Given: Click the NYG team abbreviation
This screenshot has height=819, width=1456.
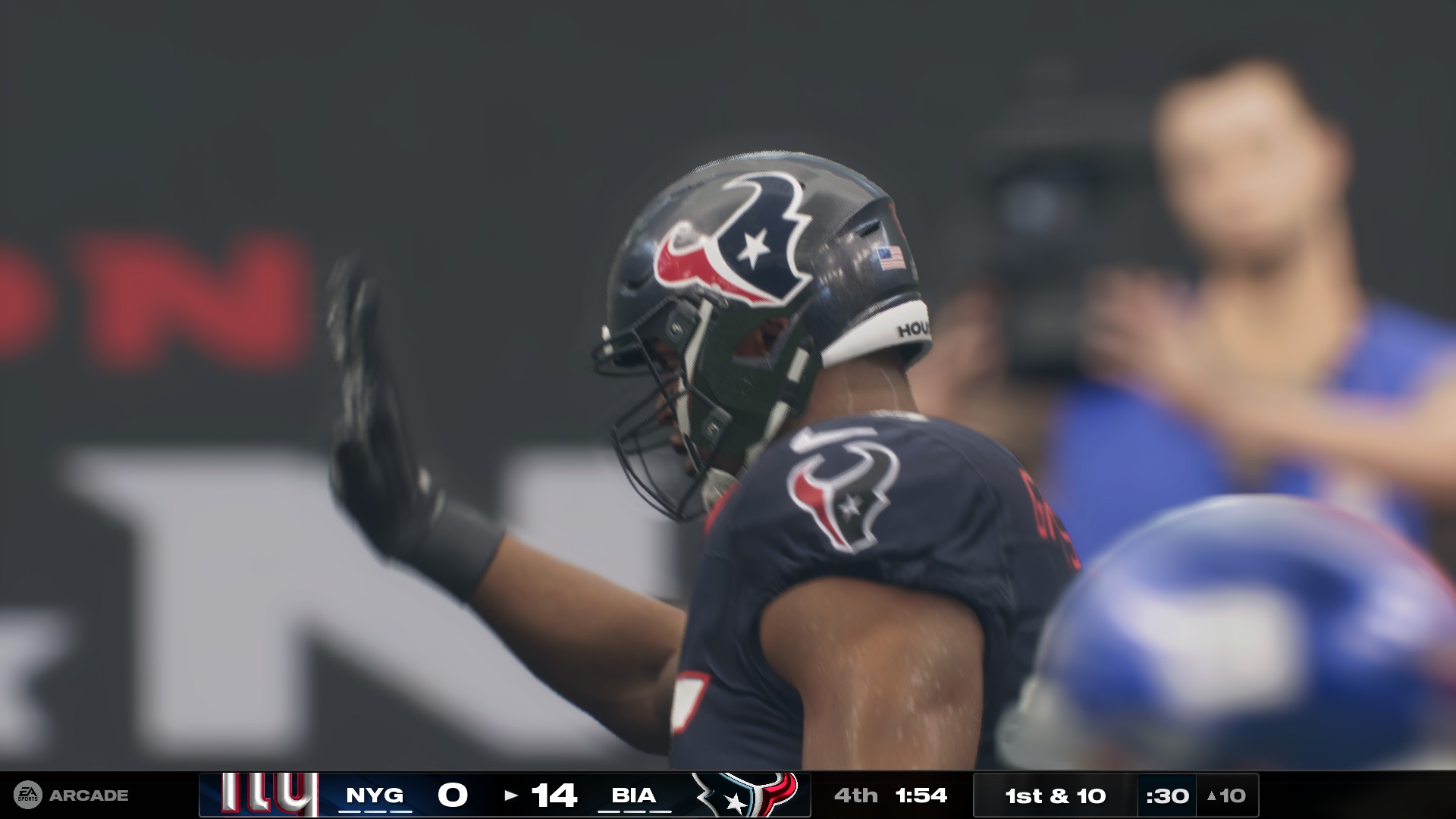Looking at the screenshot, I should [x=375, y=795].
